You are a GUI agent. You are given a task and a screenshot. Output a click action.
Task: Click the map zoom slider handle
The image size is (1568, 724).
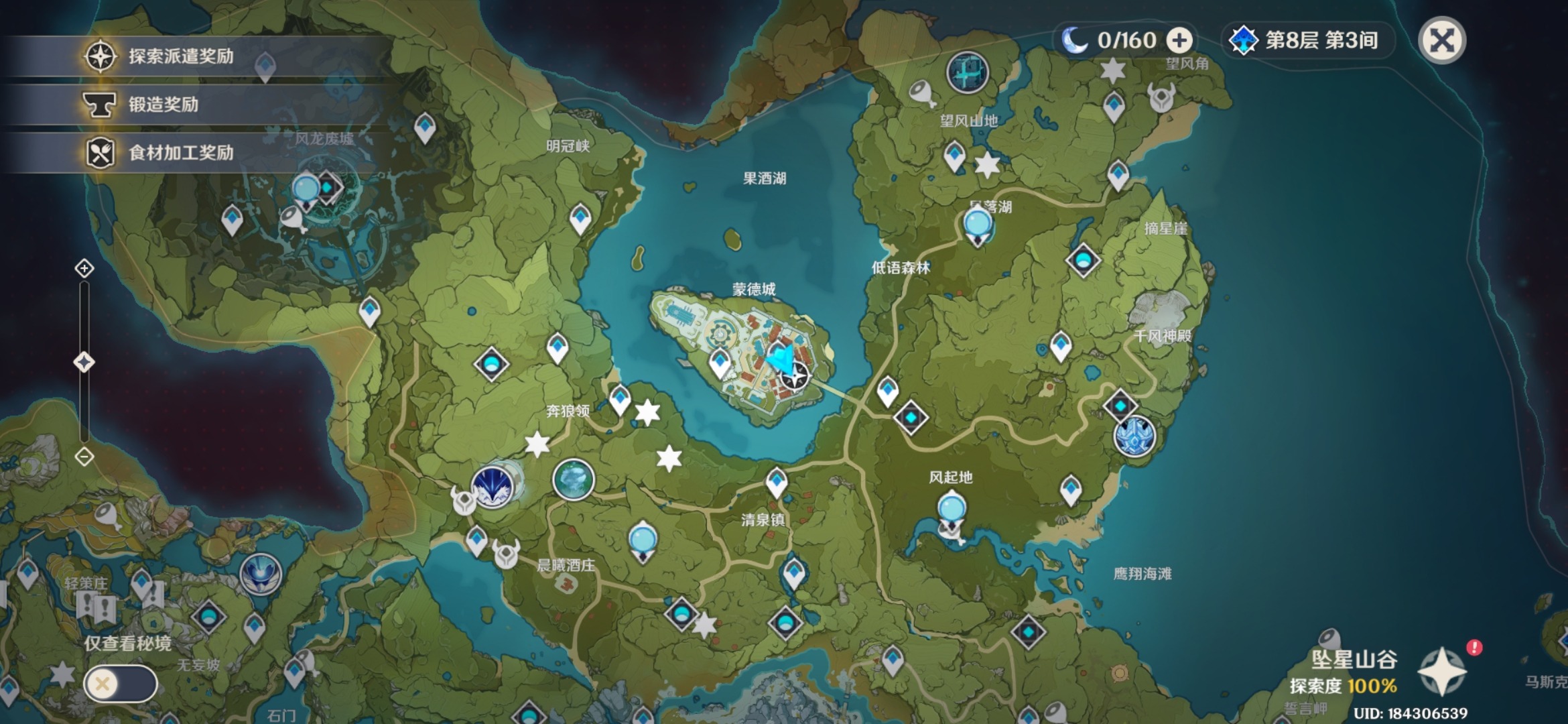tap(84, 363)
